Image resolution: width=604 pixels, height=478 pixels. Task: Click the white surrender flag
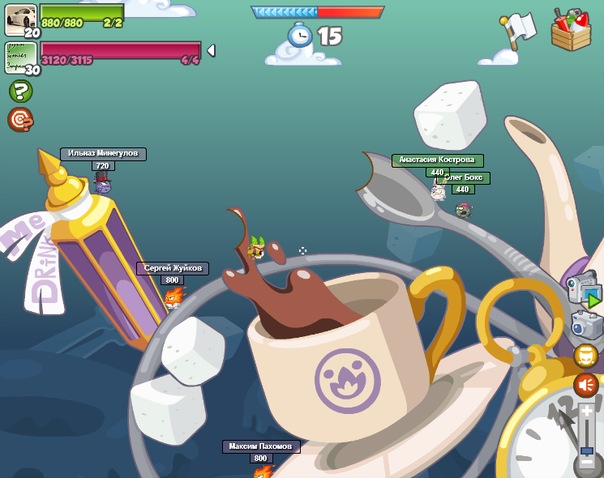[x=518, y=29]
